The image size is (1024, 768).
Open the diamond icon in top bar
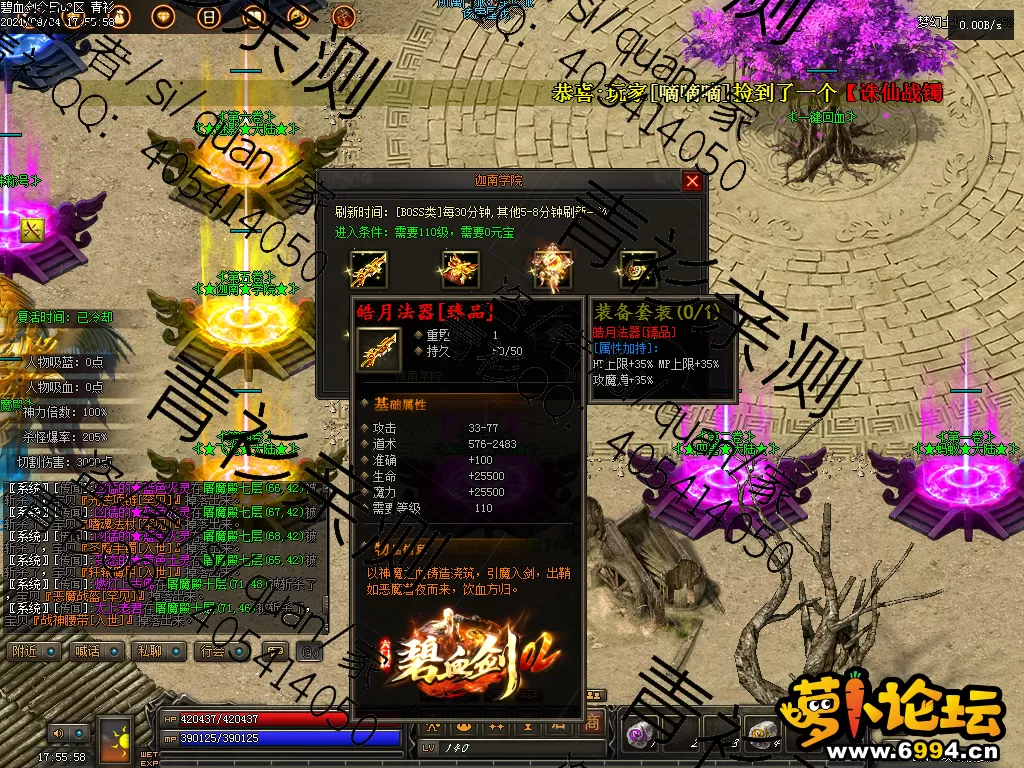tap(162, 16)
